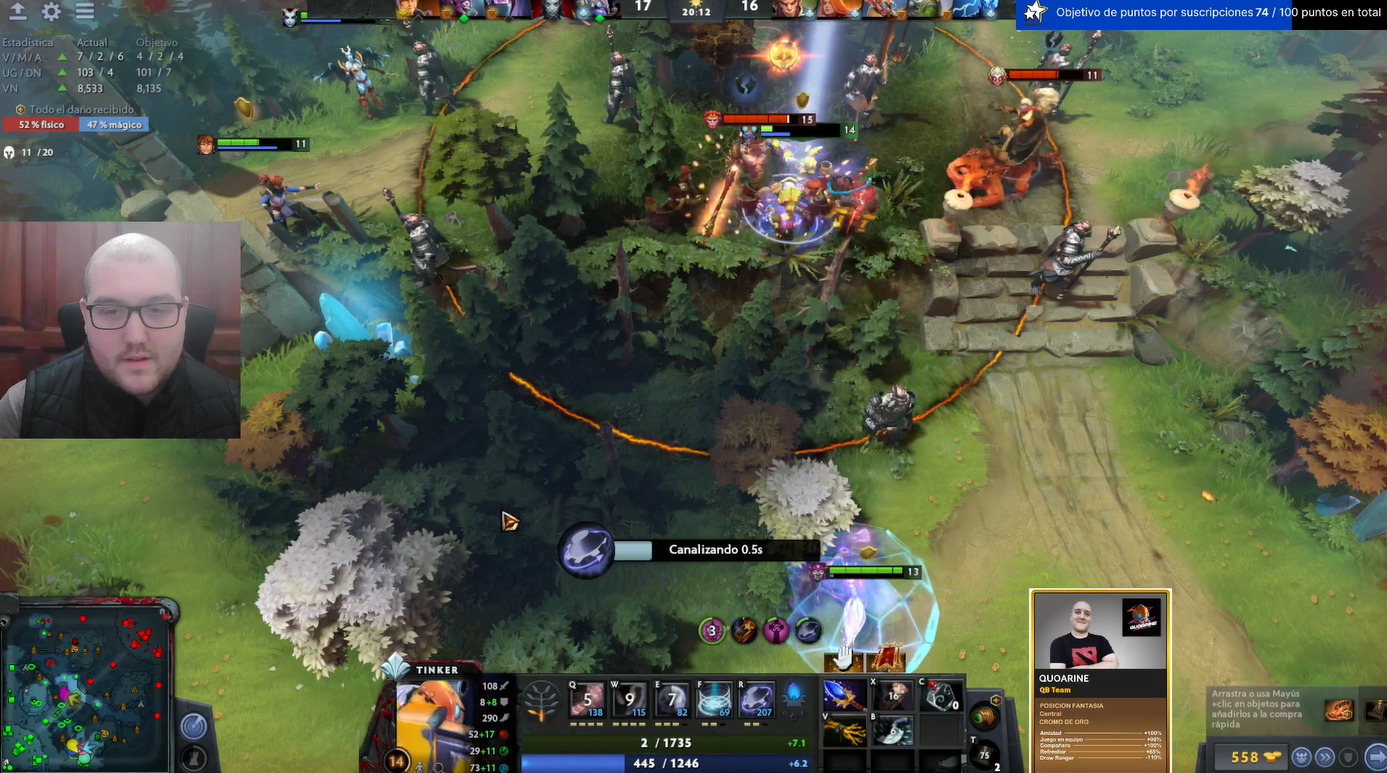Activate the E ability icon
The height and width of the screenshot is (773, 1387).
(x=673, y=700)
